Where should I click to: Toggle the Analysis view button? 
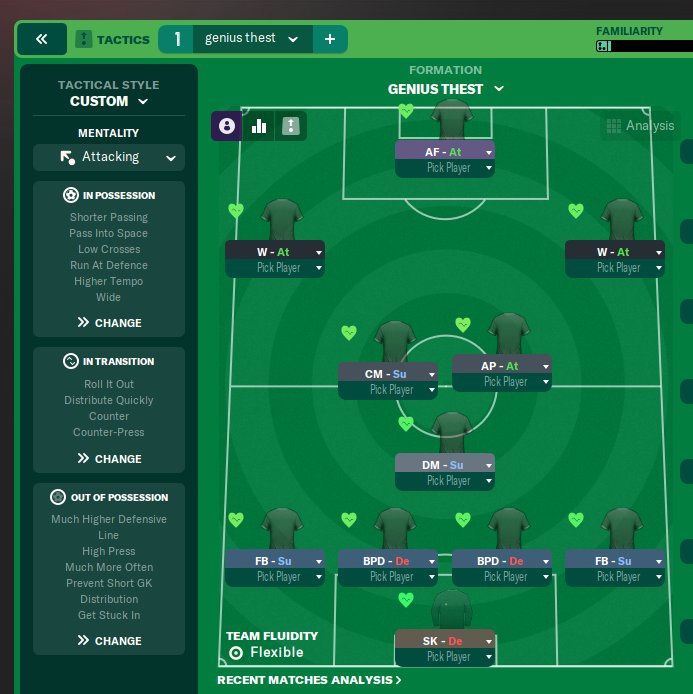click(x=639, y=126)
